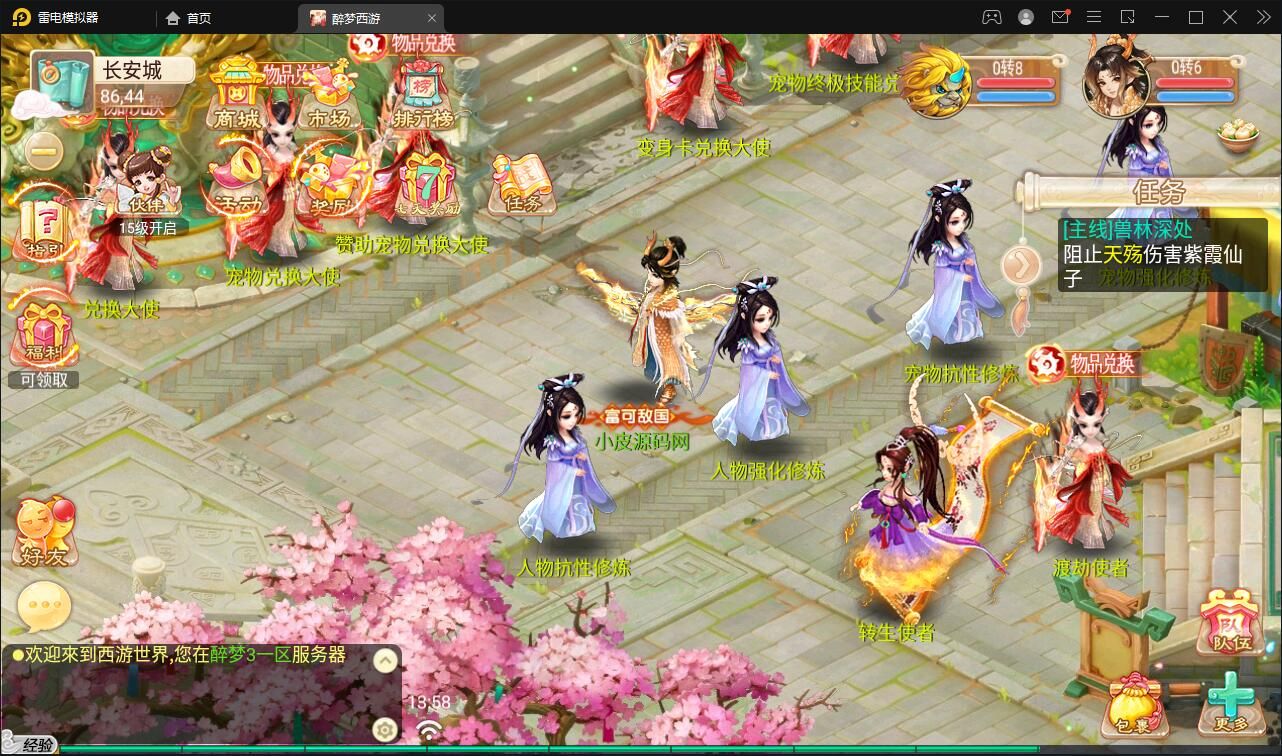Viewport: 1282px width, 756px height.
Task: Collapse the quest panel with arrow button
Action: (1022, 265)
